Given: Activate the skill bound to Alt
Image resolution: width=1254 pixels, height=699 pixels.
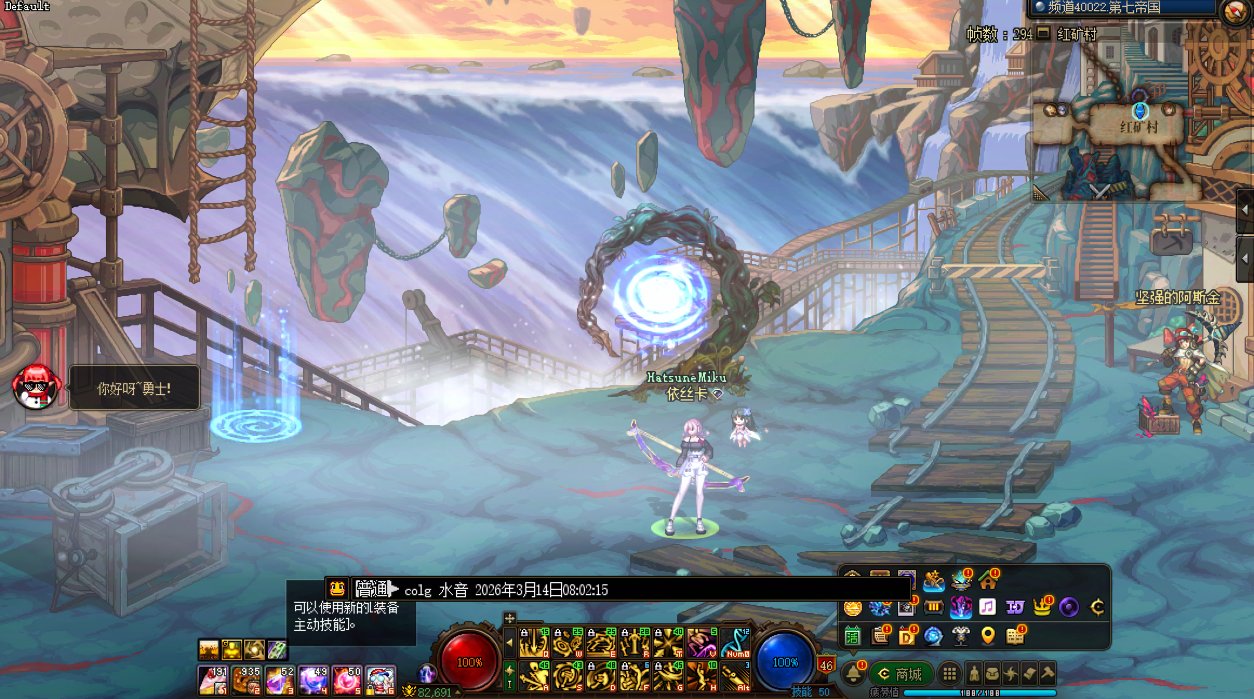Looking at the screenshot, I should point(735,676).
